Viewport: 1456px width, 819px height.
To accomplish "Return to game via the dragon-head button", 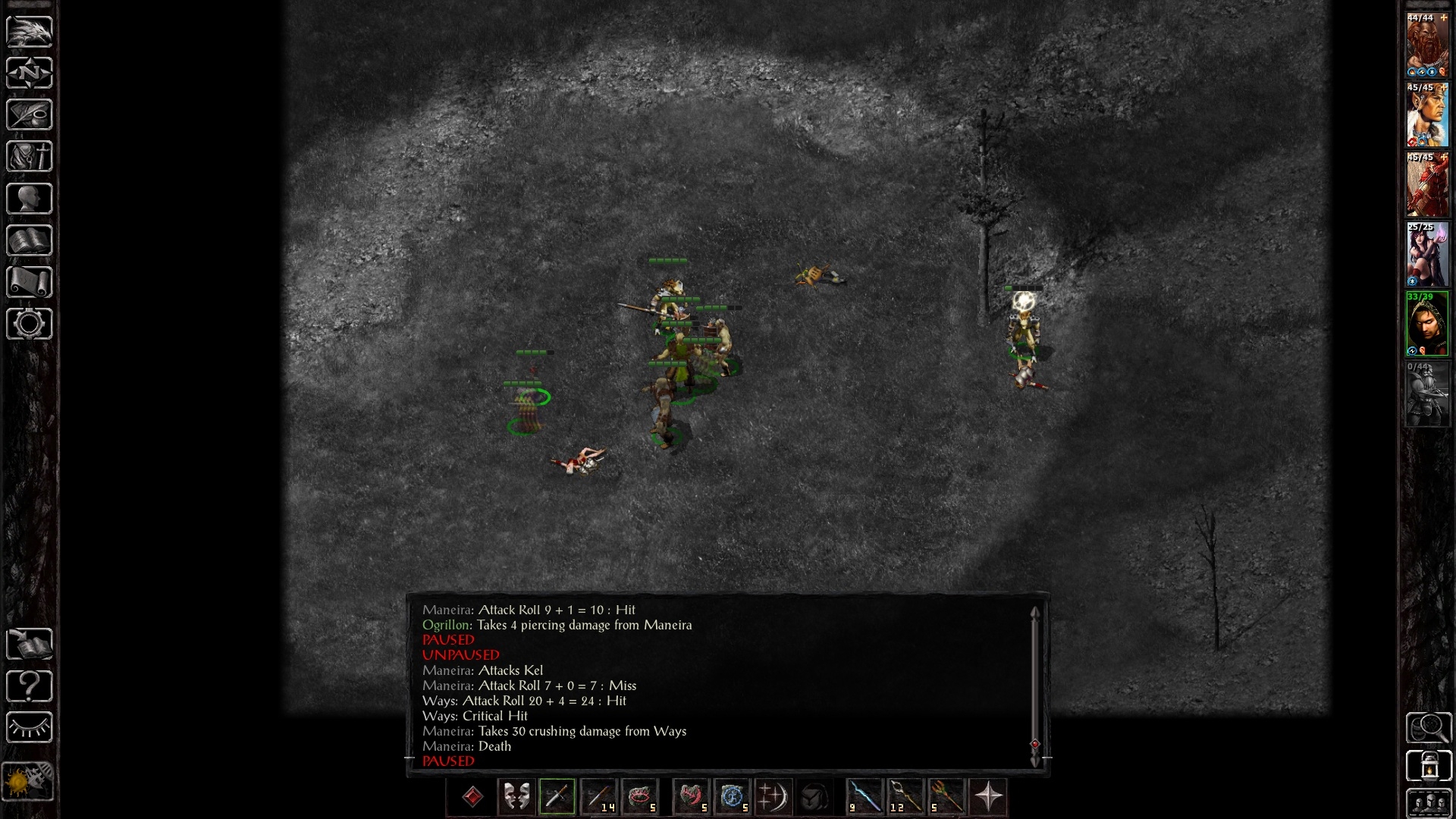I will click(29, 31).
